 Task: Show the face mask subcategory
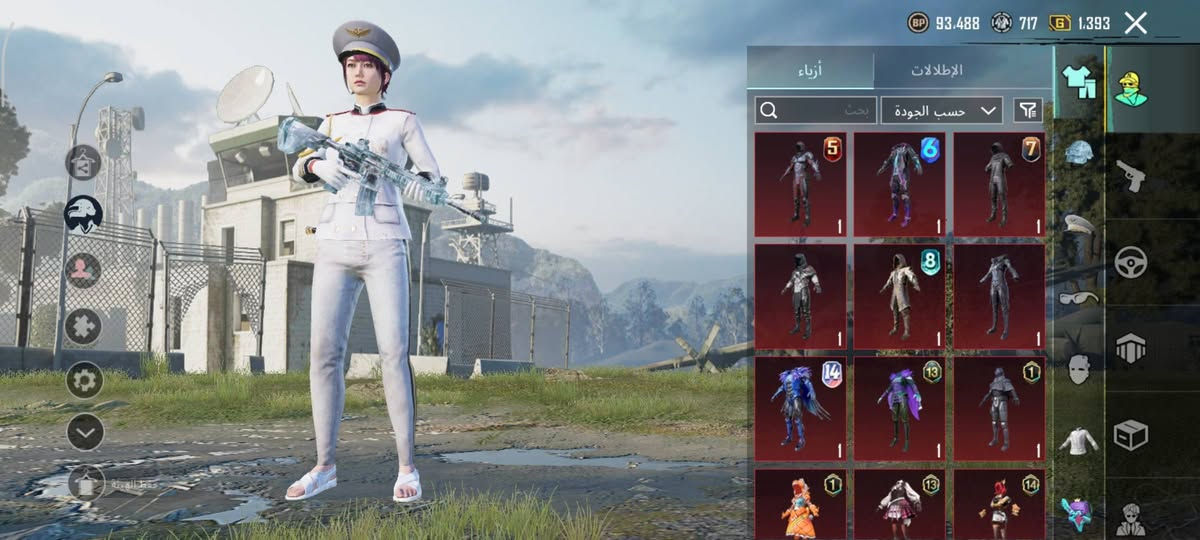point(1078,368)
